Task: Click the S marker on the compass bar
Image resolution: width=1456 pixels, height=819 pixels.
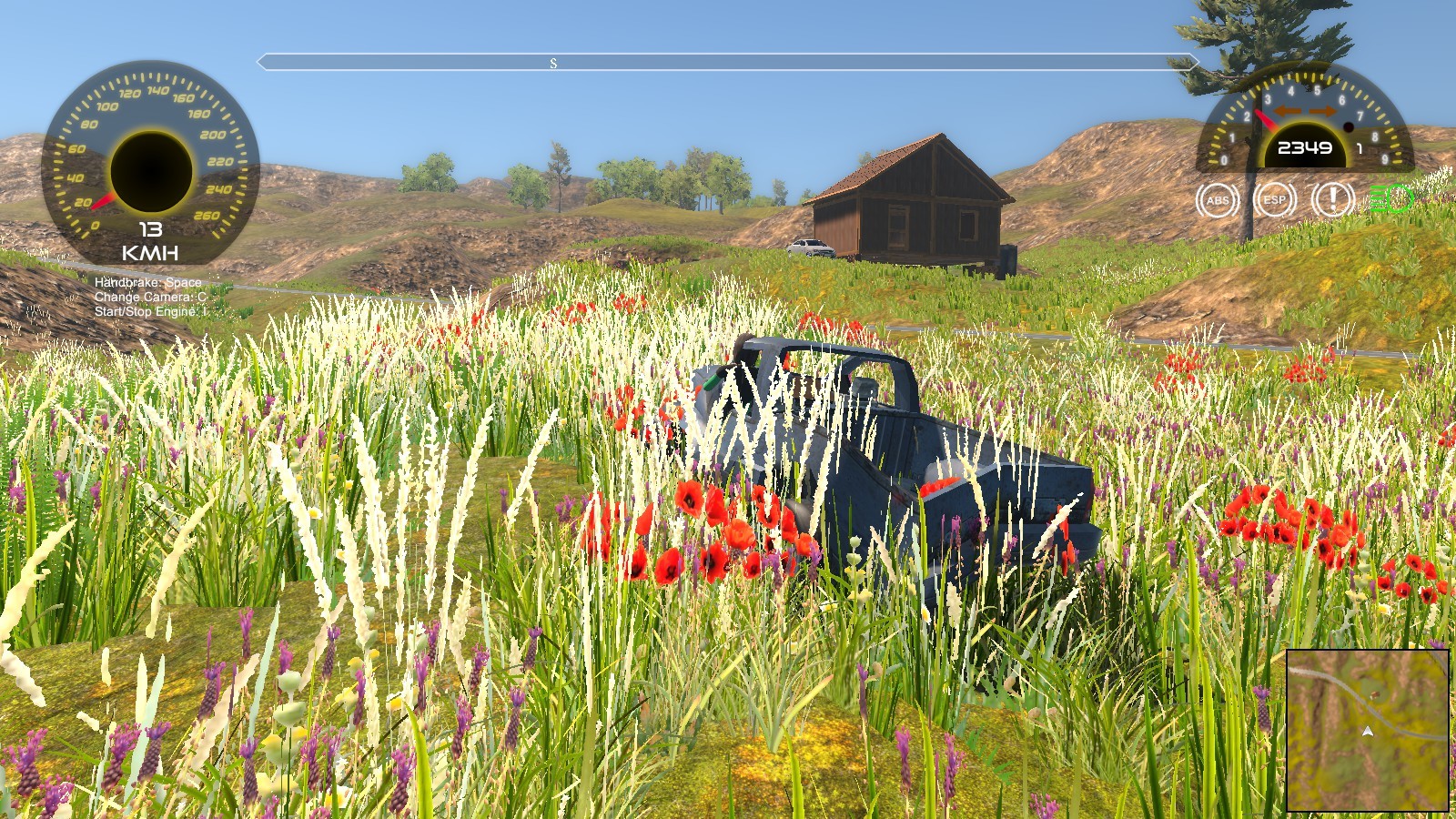Action: coord(551,64)
